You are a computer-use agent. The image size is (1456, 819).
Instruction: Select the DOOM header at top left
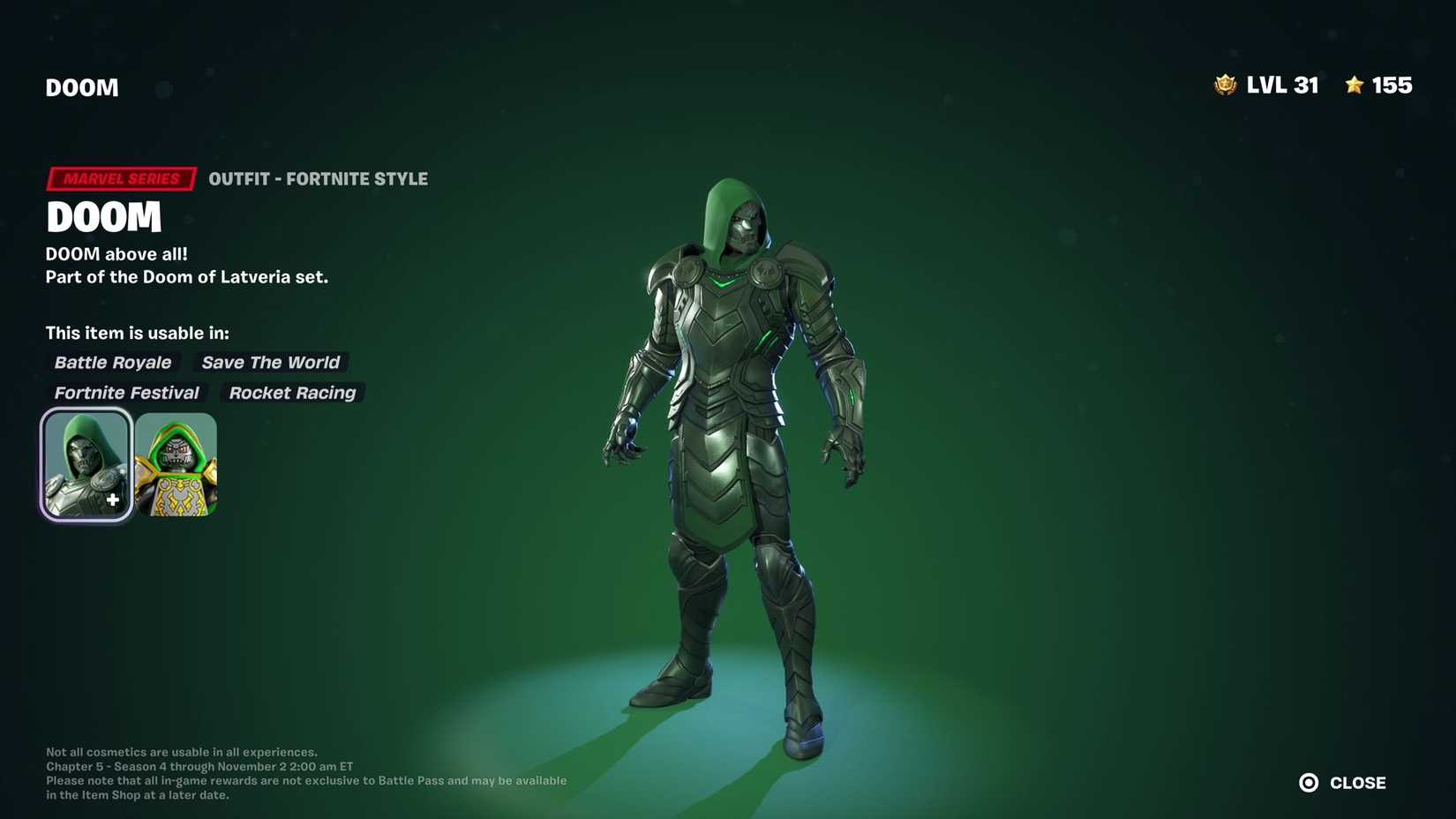click(x=81, y=86)
